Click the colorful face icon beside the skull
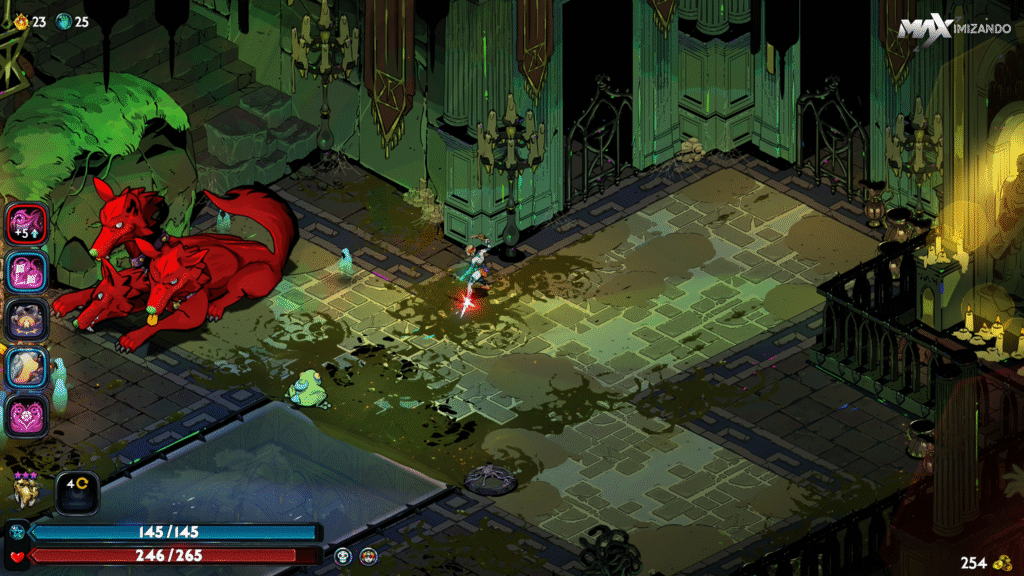Image resolution: width=1024 pixels, height=576 pixels. (369, 556)
